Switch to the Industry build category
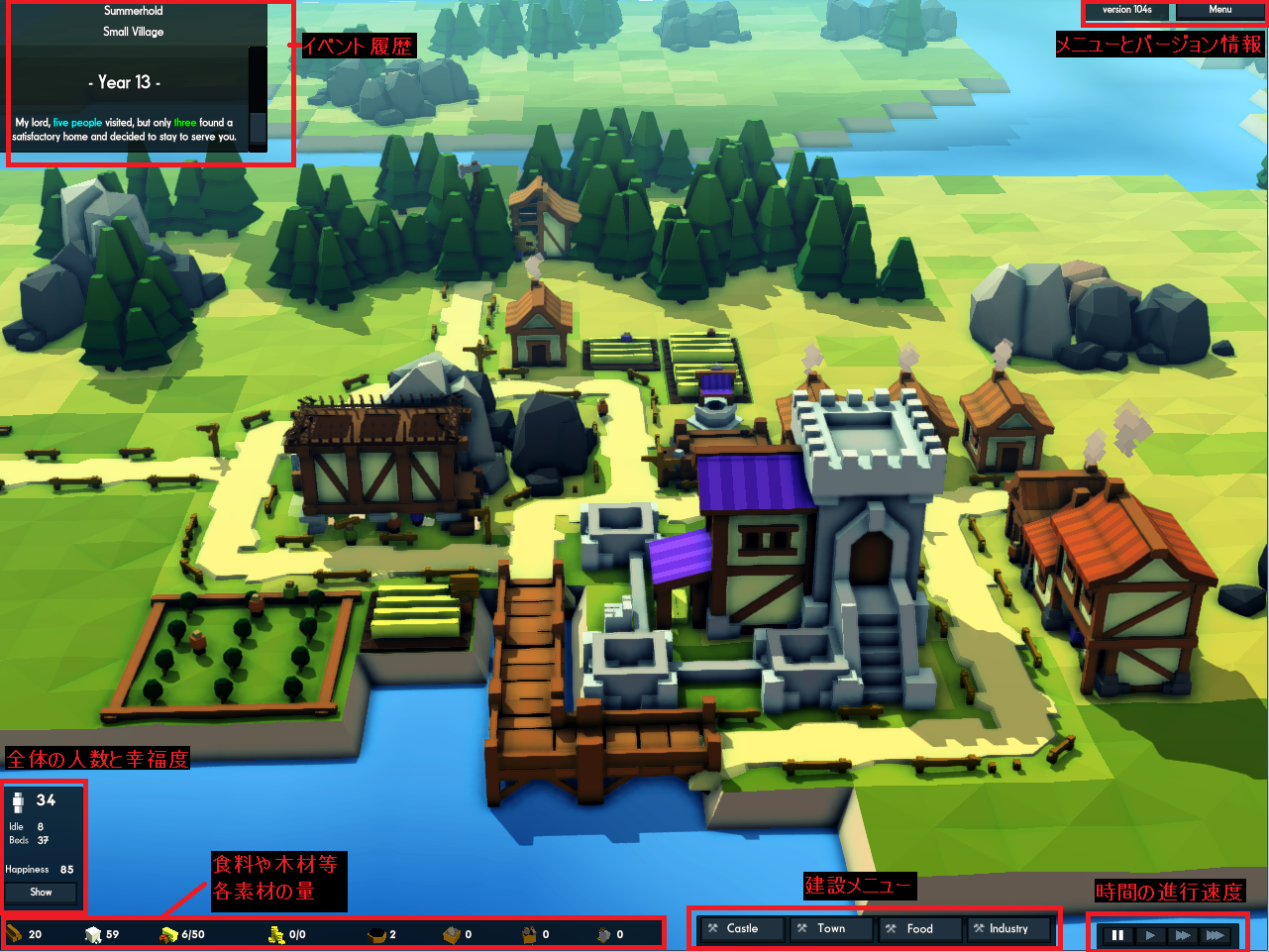 1007,929
